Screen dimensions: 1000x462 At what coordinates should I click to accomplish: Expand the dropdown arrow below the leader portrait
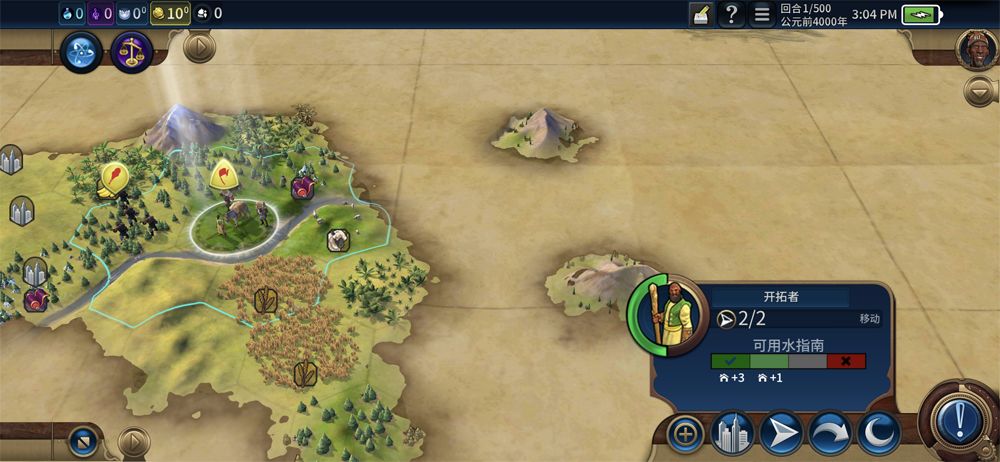[979, 91]
